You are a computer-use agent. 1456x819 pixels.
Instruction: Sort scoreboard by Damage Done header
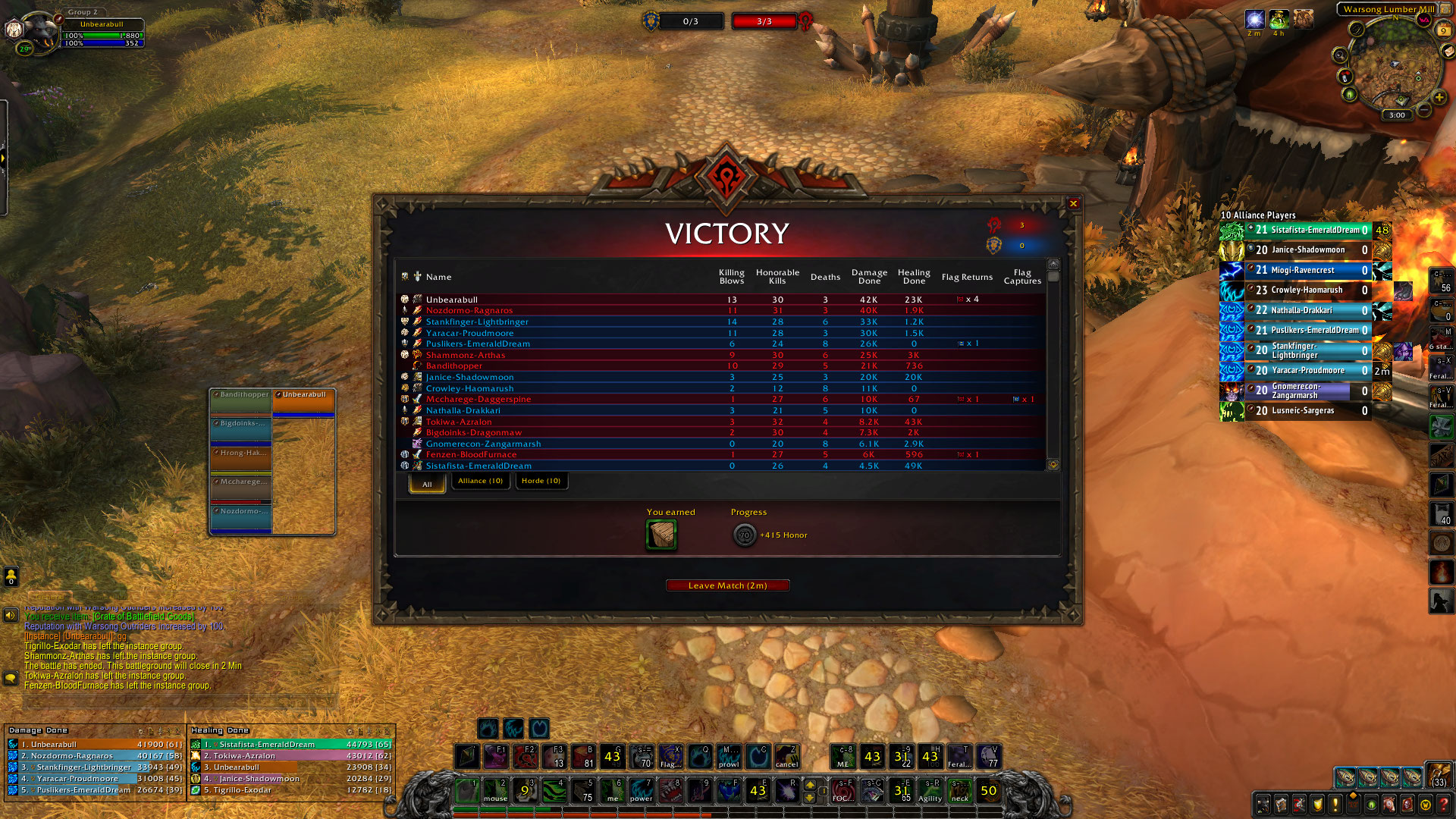pyautogui.click(x=869, y=277)
